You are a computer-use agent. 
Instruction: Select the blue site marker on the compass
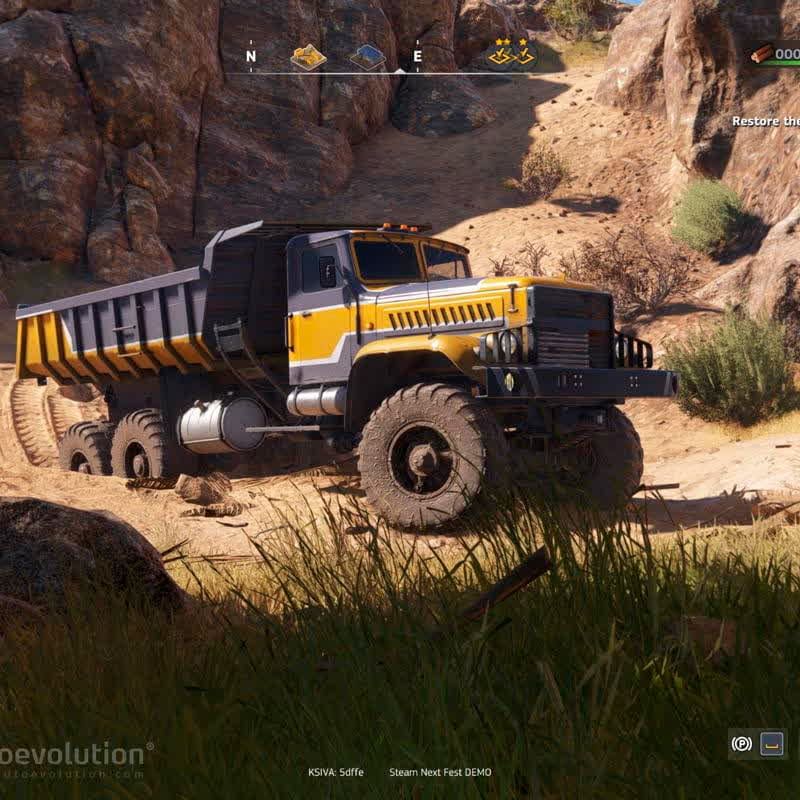[x=367, y=57]
